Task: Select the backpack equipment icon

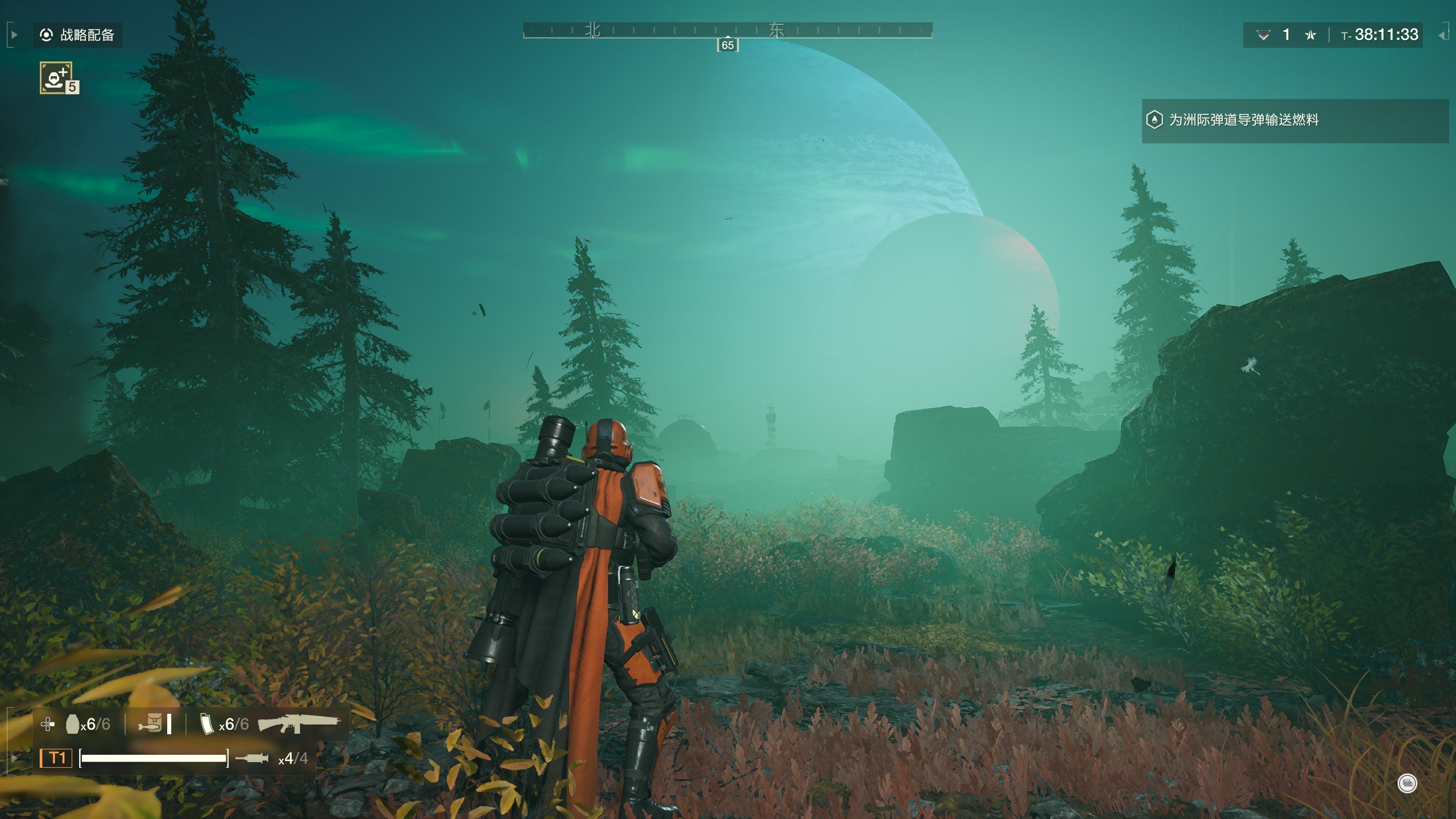Action: [151, 724]
